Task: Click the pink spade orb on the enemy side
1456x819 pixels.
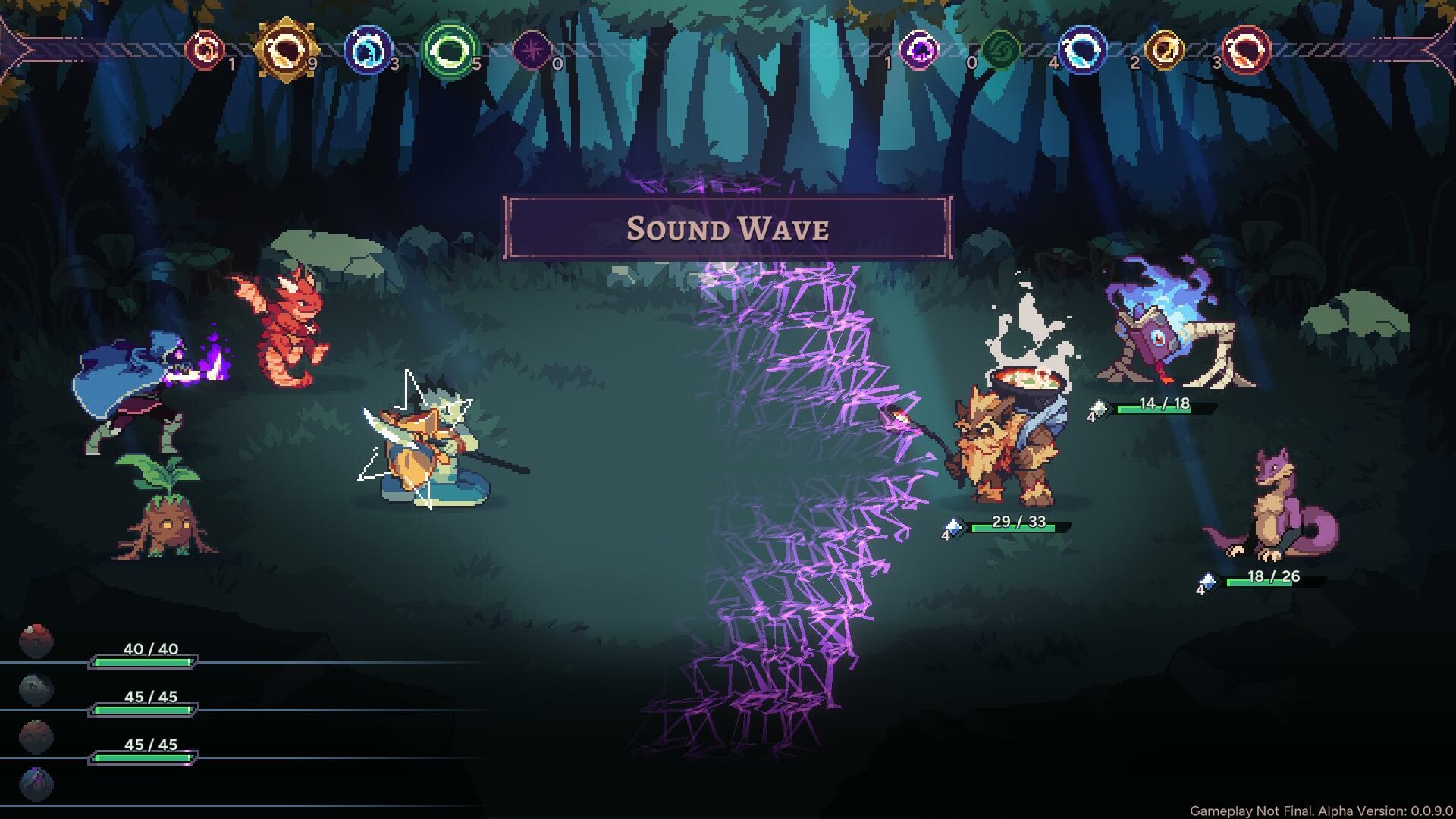Action: coord(920,52)
